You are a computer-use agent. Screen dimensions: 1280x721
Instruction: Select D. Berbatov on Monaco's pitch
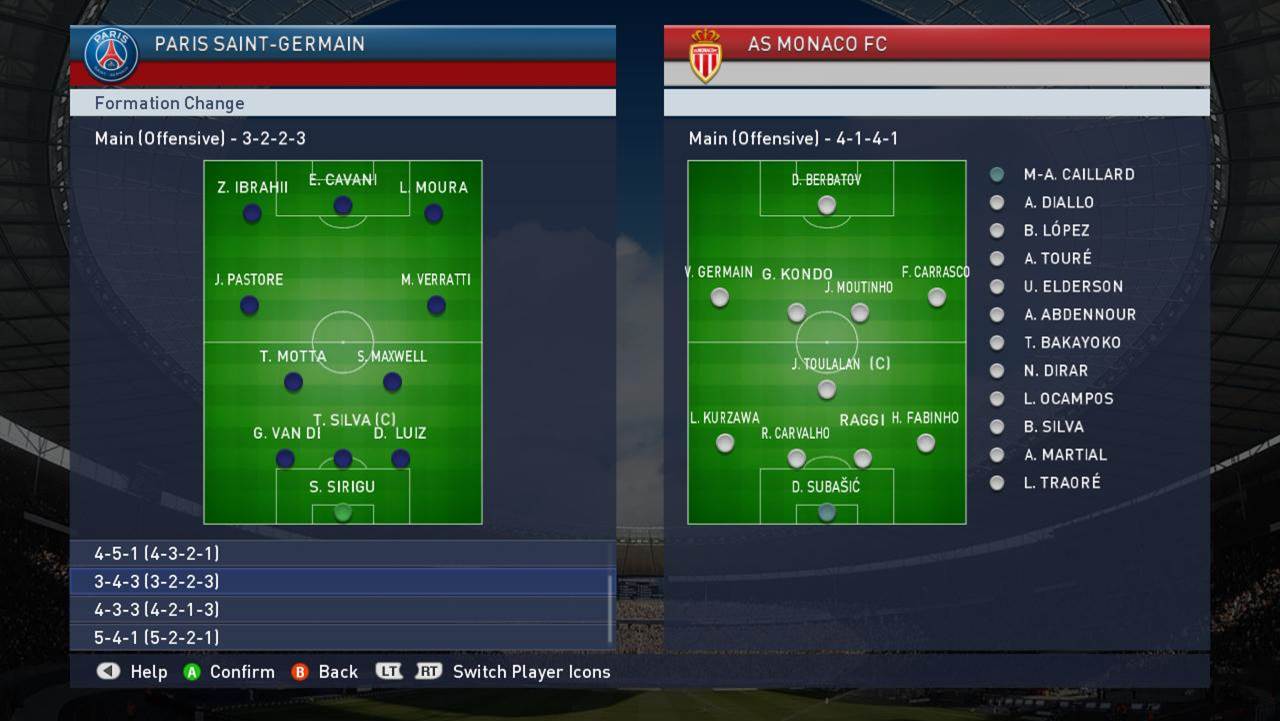(826, 205)
